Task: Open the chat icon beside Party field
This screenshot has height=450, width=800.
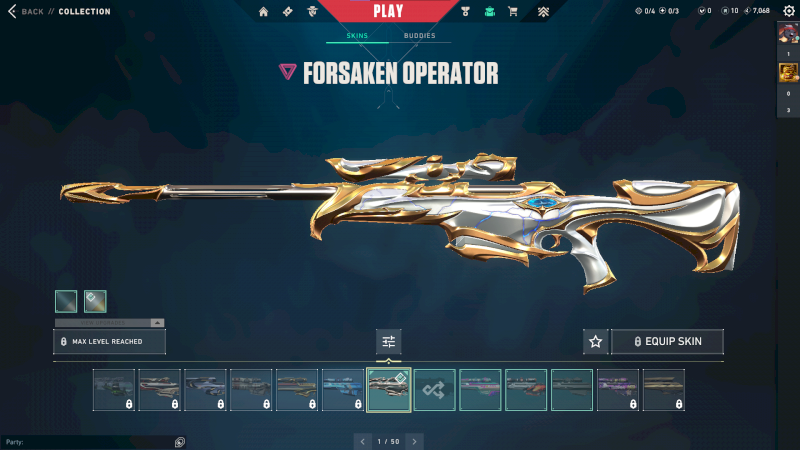Action: (179, 441)
